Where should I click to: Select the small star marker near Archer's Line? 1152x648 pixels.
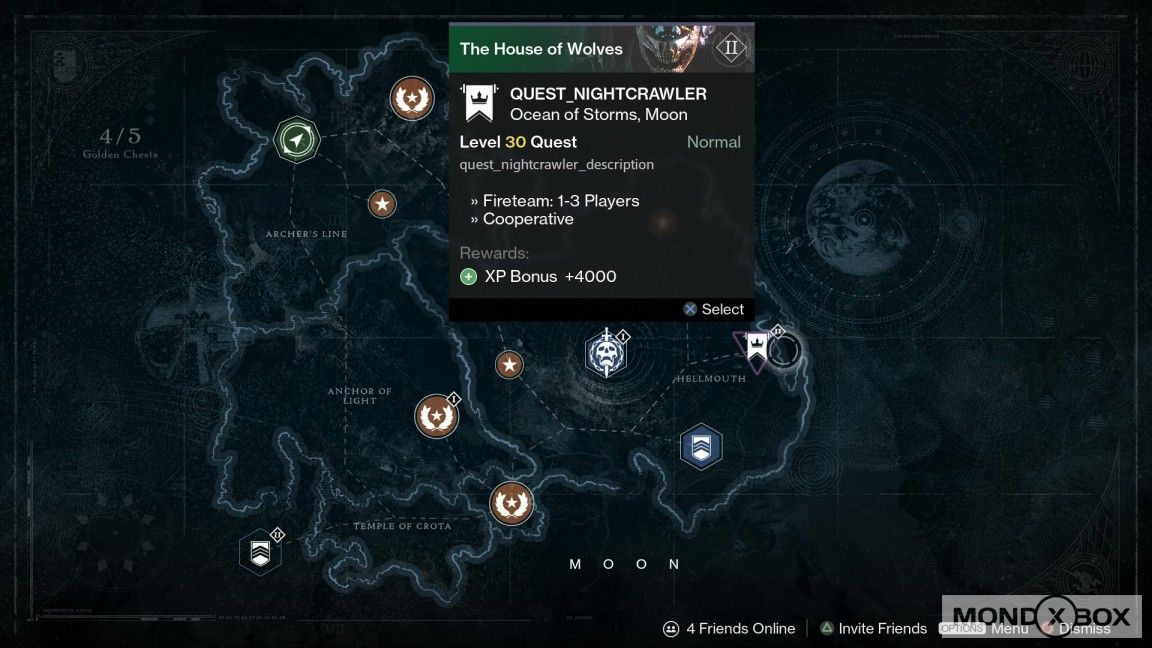point(382,205)
